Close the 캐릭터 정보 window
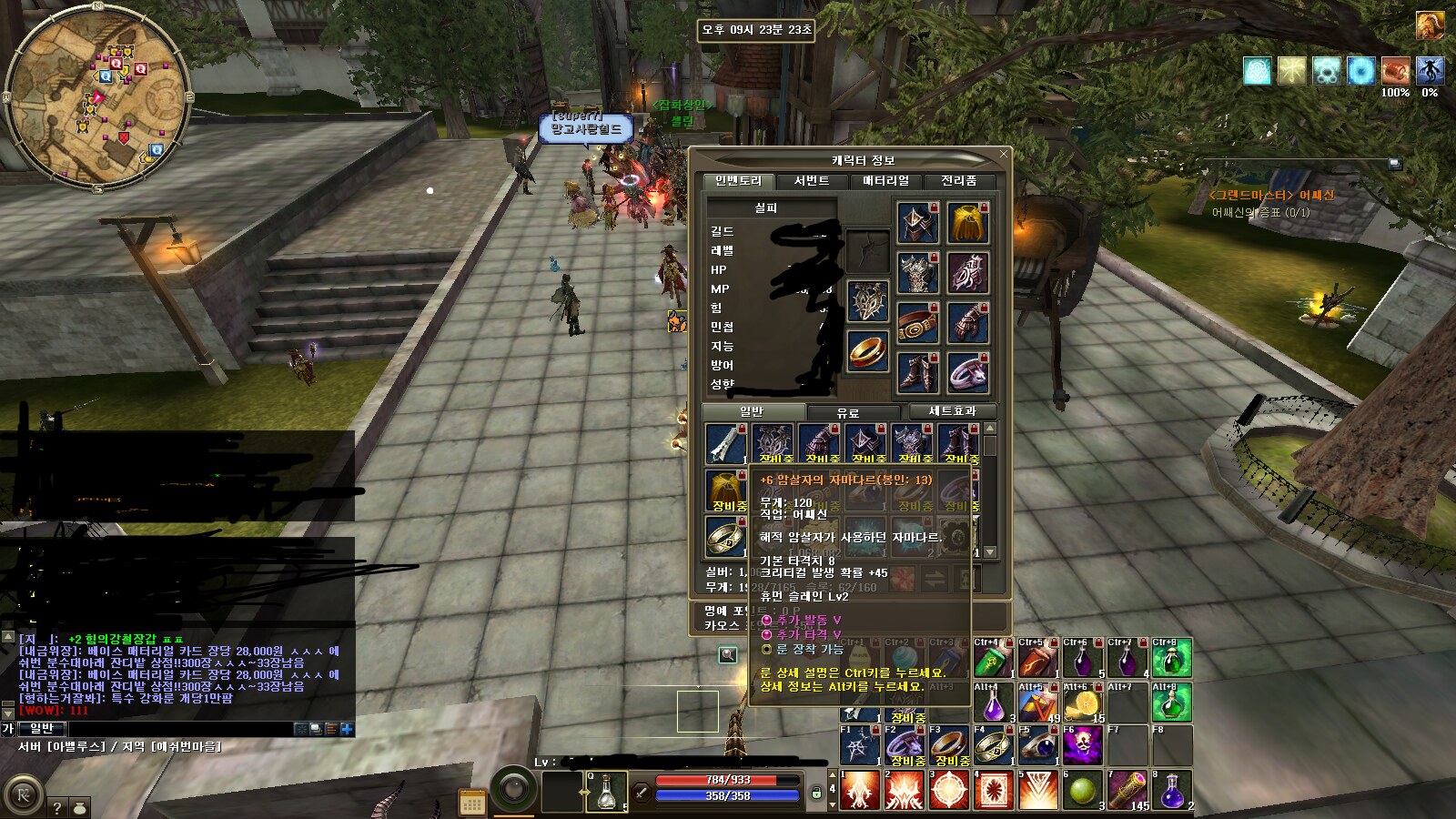 [x=1004, y=154]
